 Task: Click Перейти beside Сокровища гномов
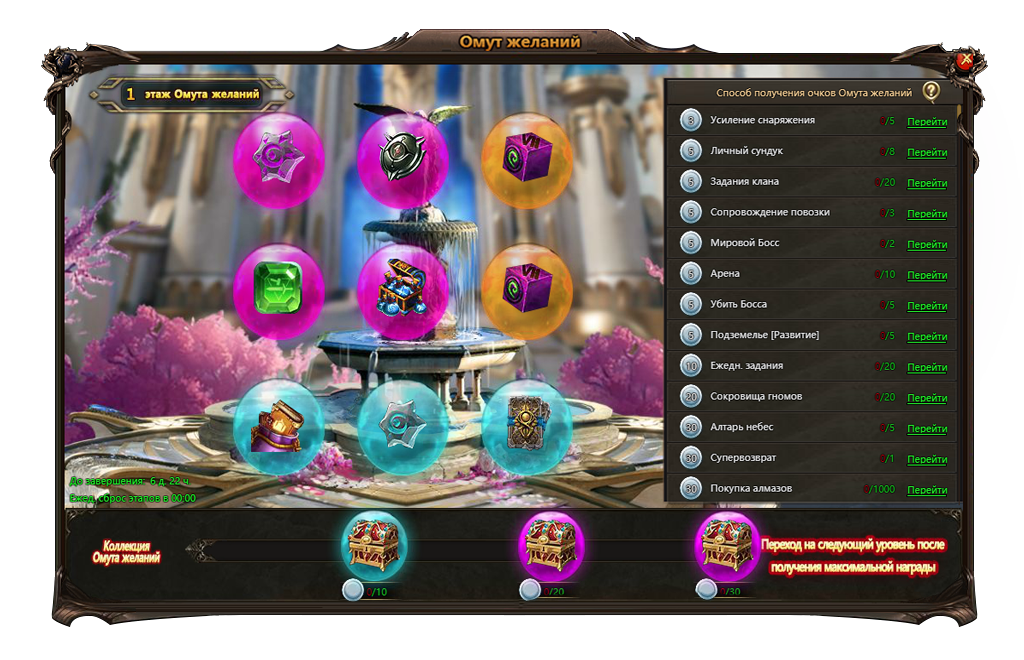[x=927, y=398]
